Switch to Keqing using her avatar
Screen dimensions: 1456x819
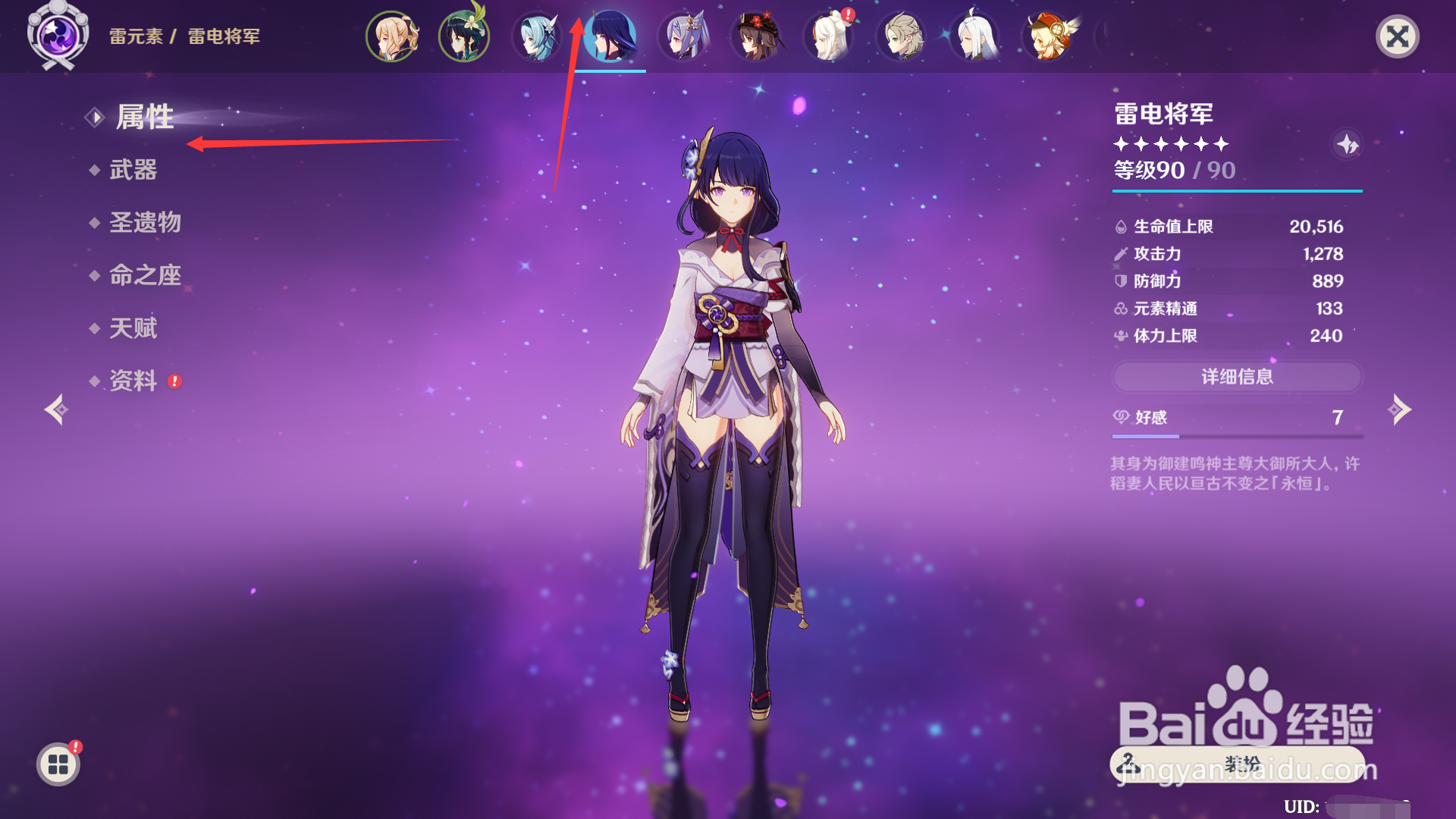(x=685, y=36)
